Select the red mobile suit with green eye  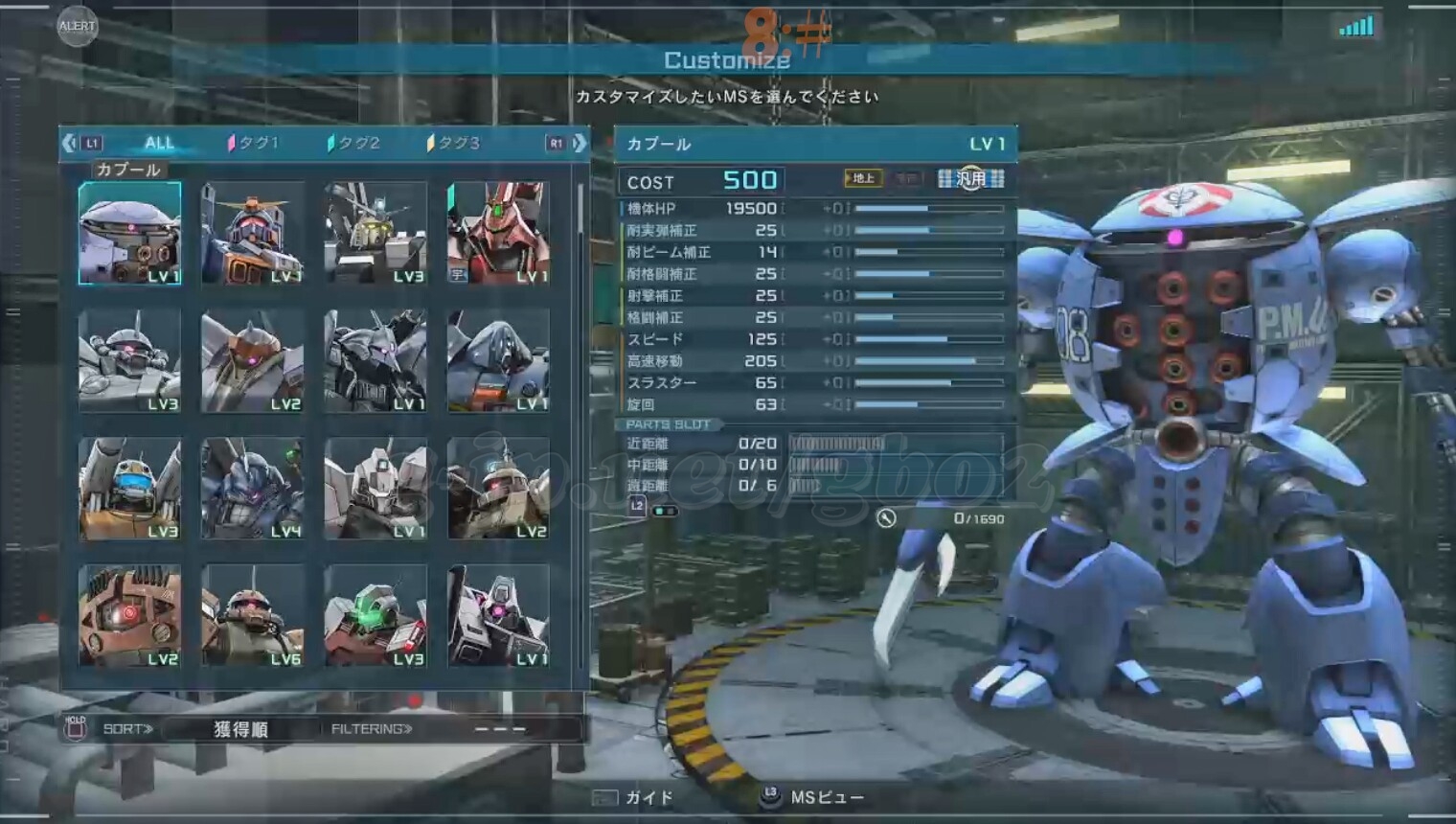point(498,234)
